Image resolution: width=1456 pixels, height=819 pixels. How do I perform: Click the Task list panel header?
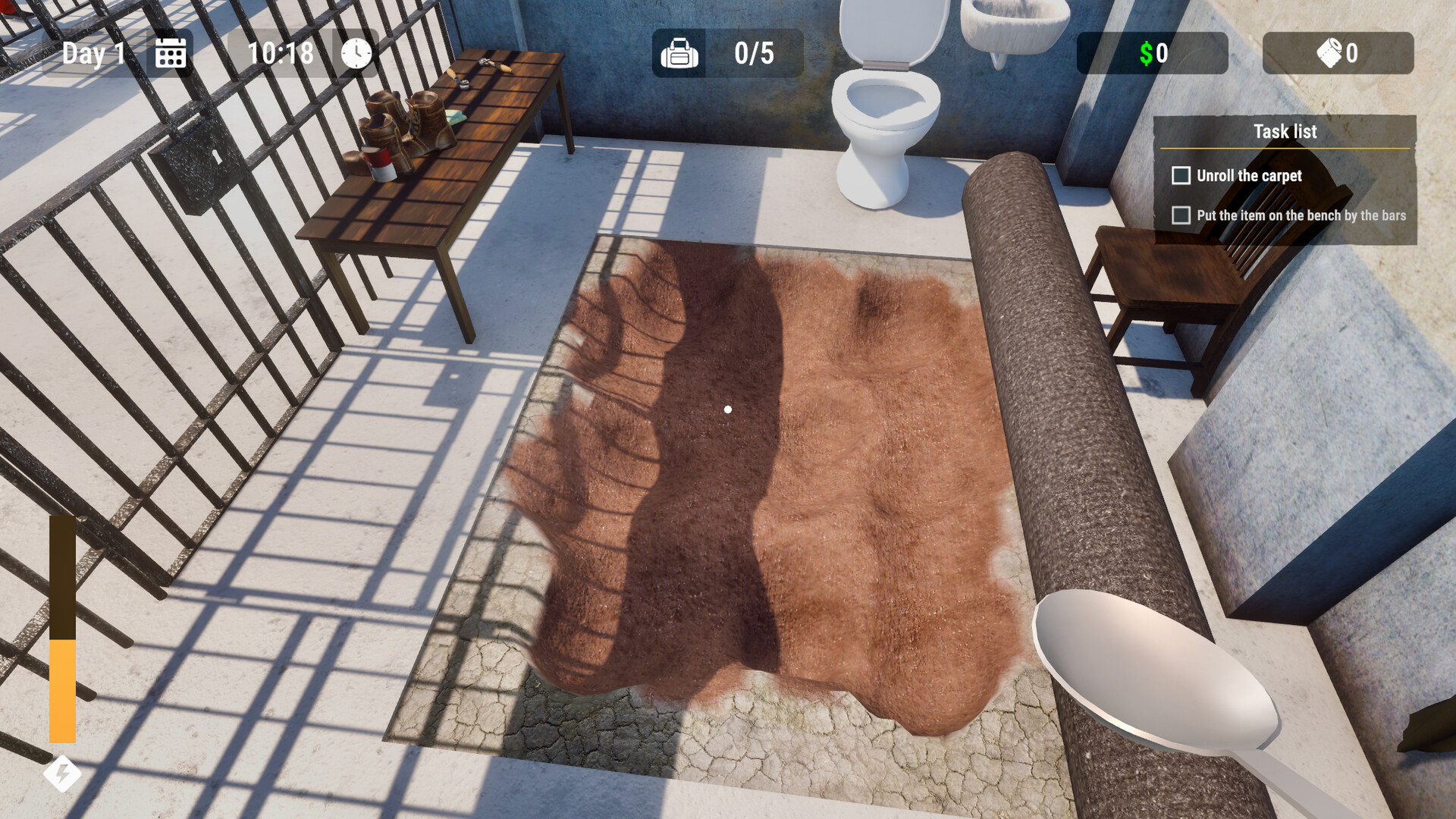1286,131
